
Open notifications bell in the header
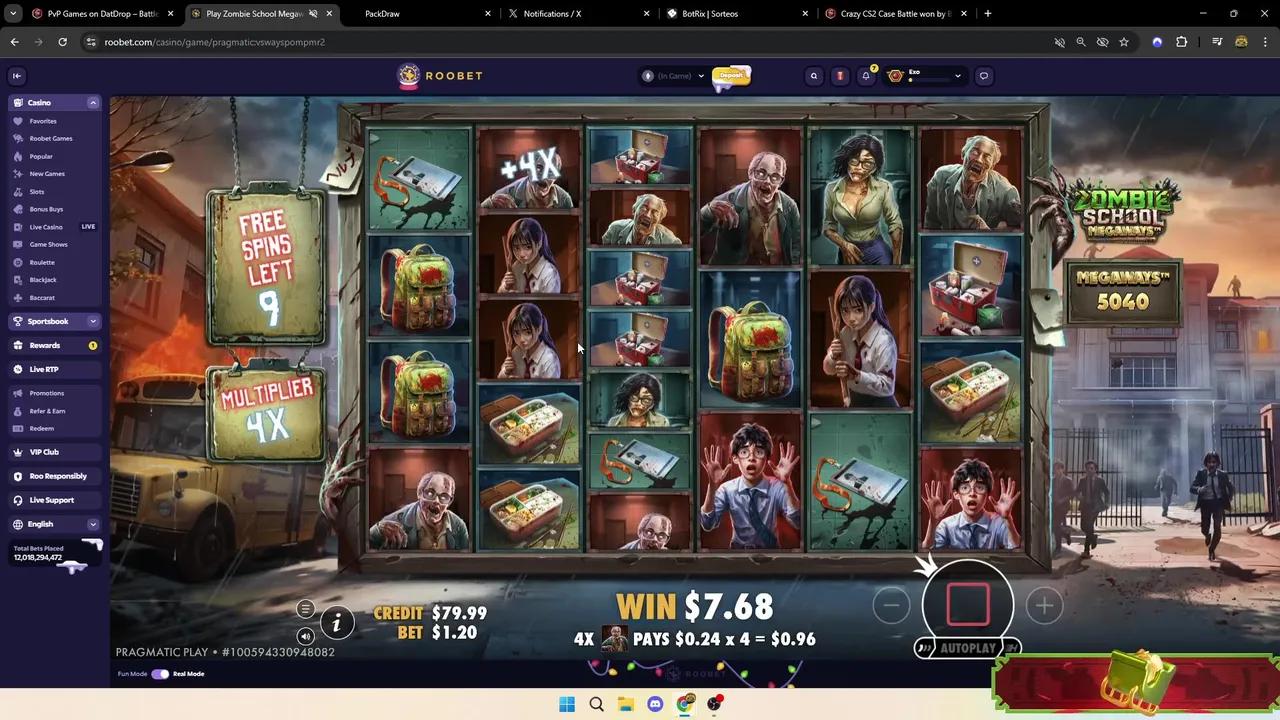point(866,75)
